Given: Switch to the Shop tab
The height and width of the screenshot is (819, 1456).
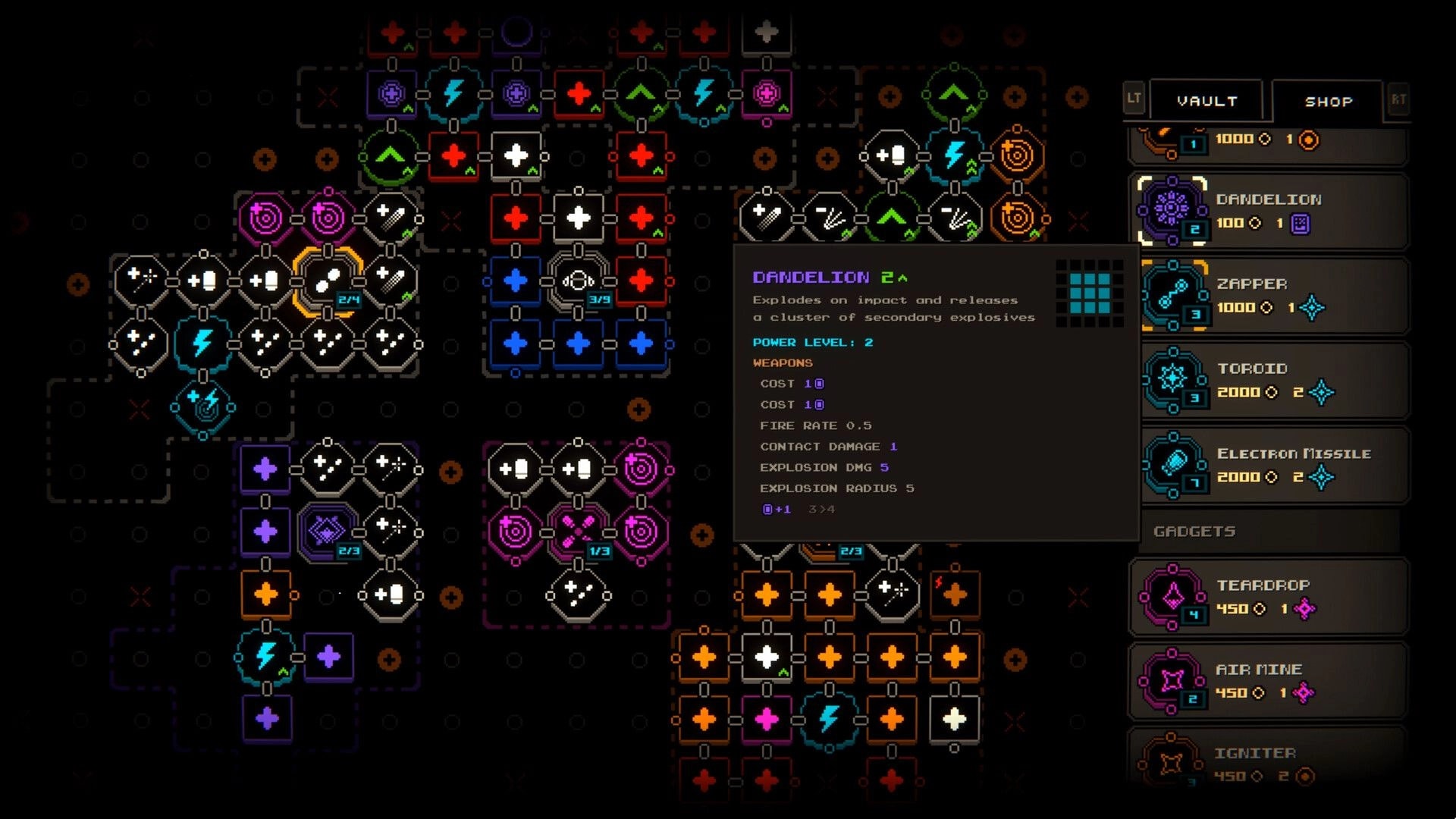Looking at the screenshot, I should pyautogui.click(x=1327, y=101).
